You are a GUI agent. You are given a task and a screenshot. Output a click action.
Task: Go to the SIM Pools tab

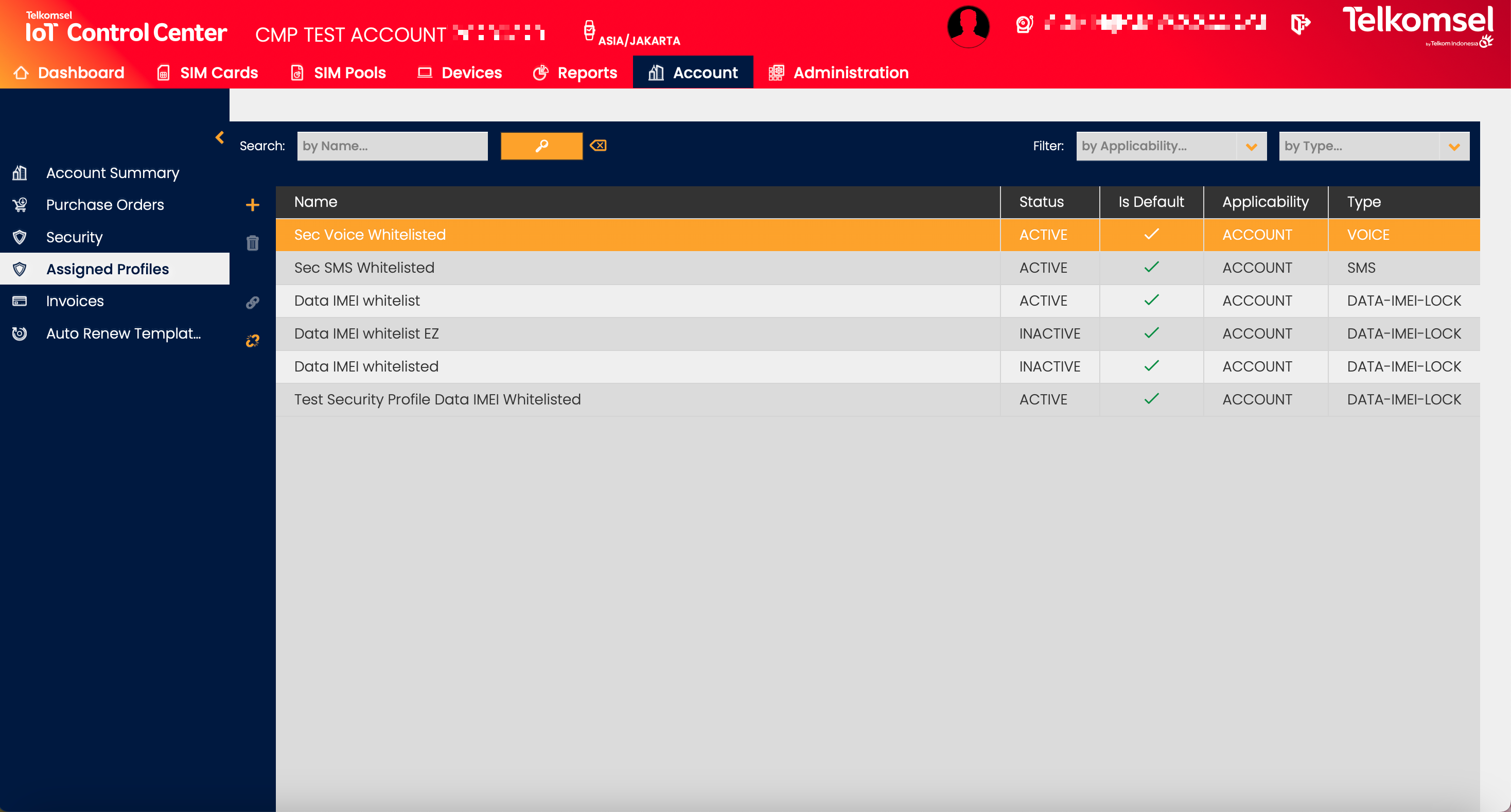coord(339,73)
